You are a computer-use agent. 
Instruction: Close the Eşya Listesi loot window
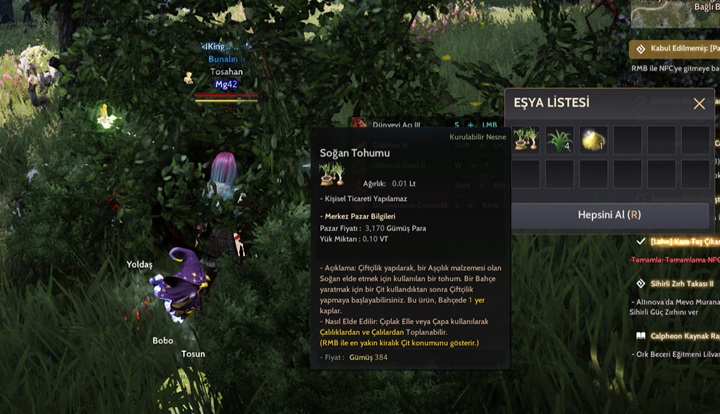pyautogui.click(x=699, y=104)
